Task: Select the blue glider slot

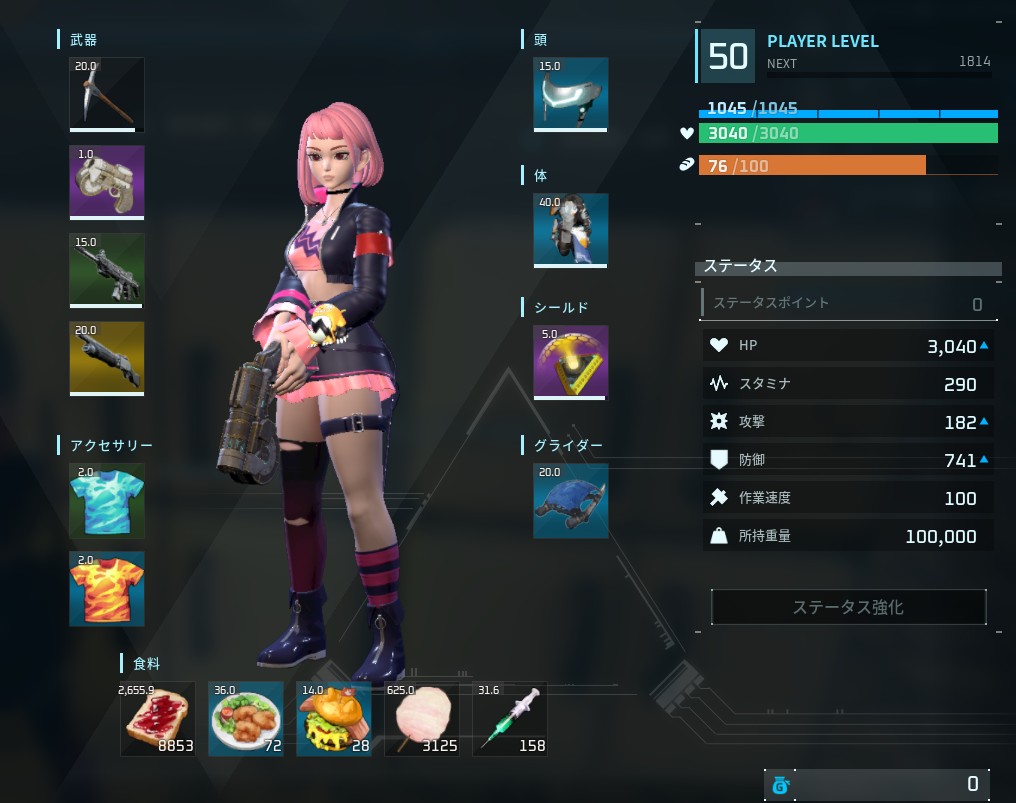Action: (570, 500)
